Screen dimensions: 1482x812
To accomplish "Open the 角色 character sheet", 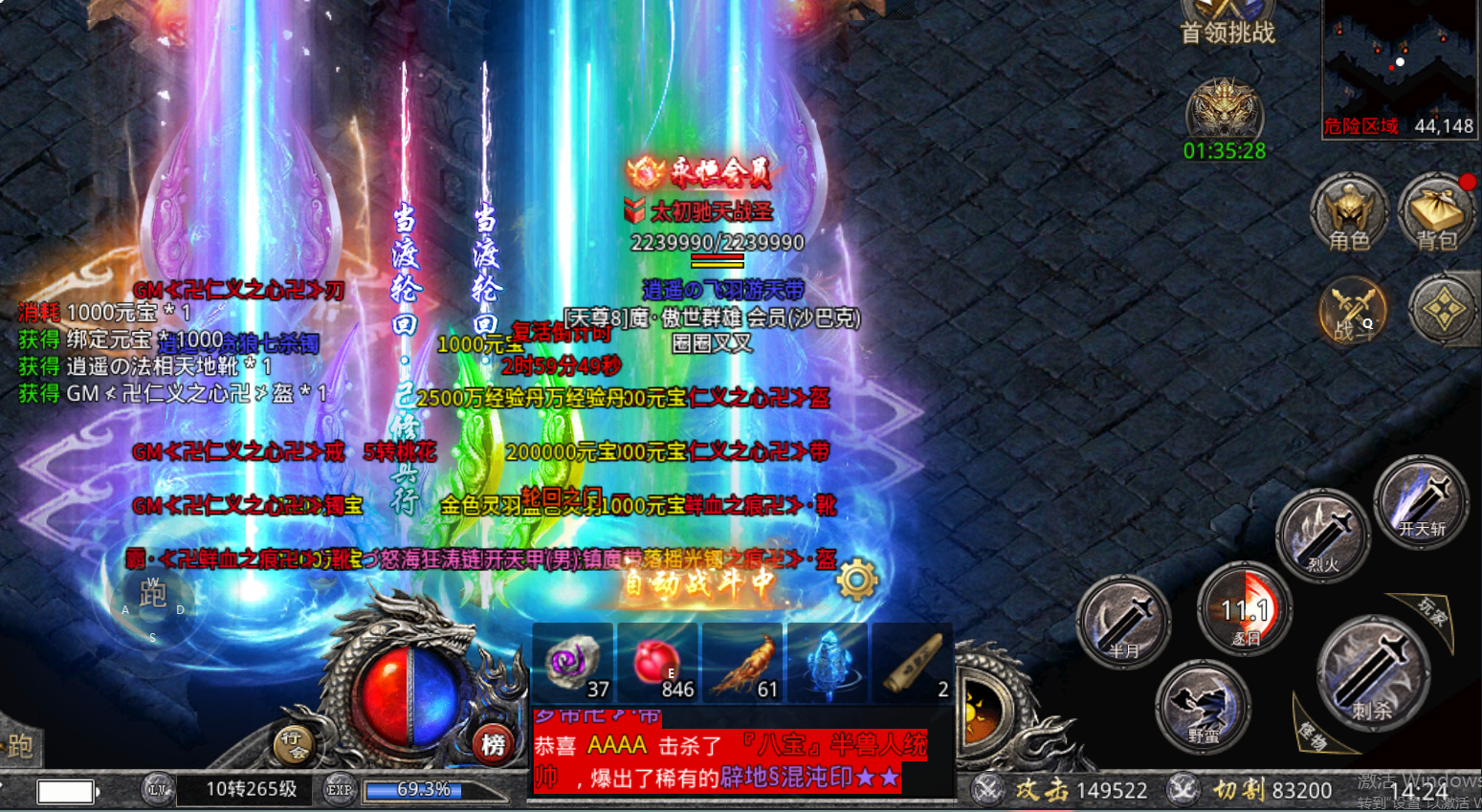I will (1349, 213).
